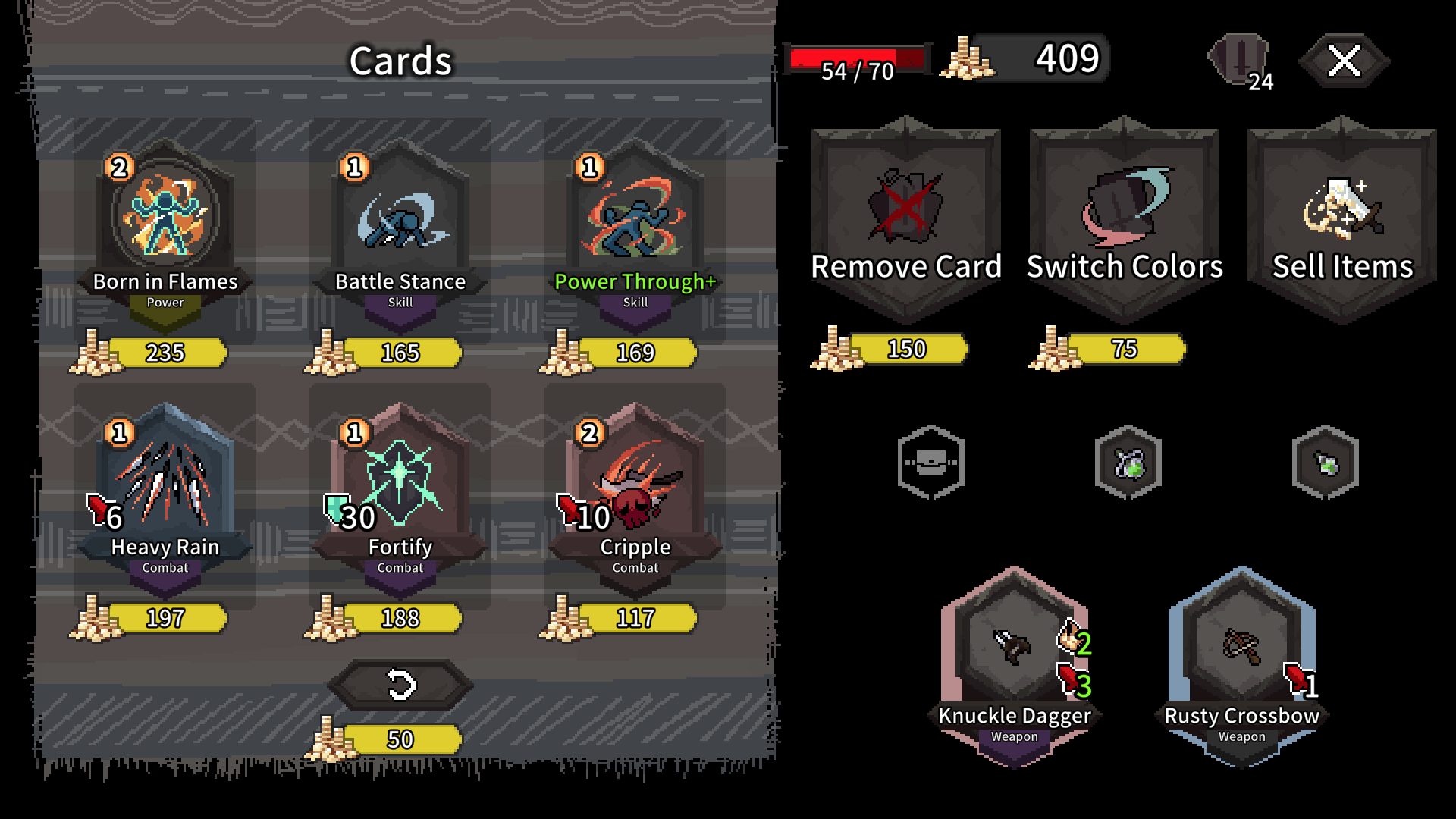Select the small green vial slot

pyautogui.click(x=1326, y=463)
